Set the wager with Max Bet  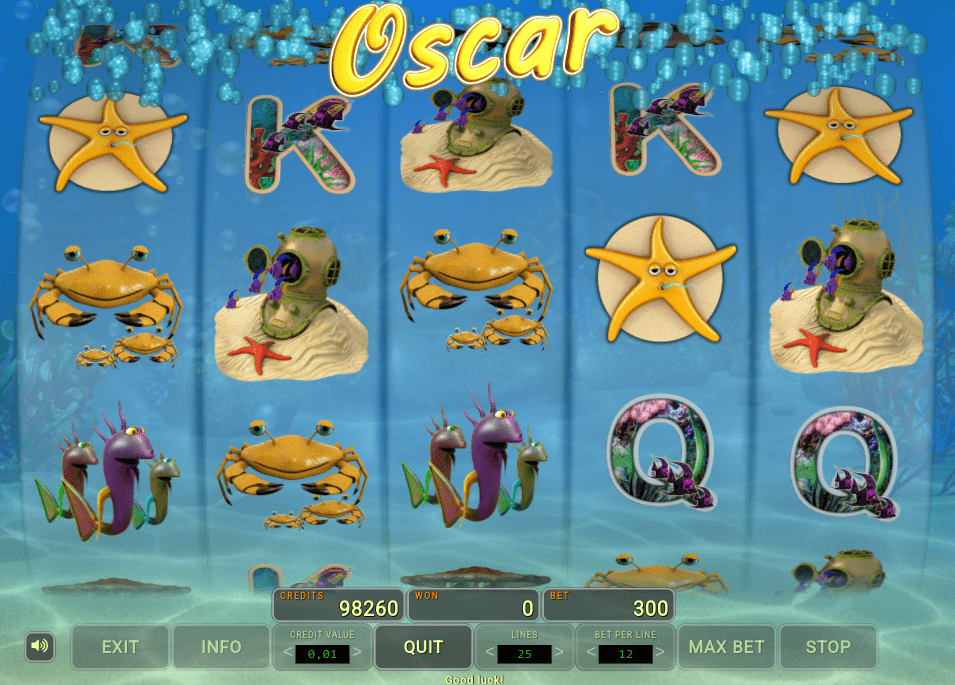tap(727, 647)
